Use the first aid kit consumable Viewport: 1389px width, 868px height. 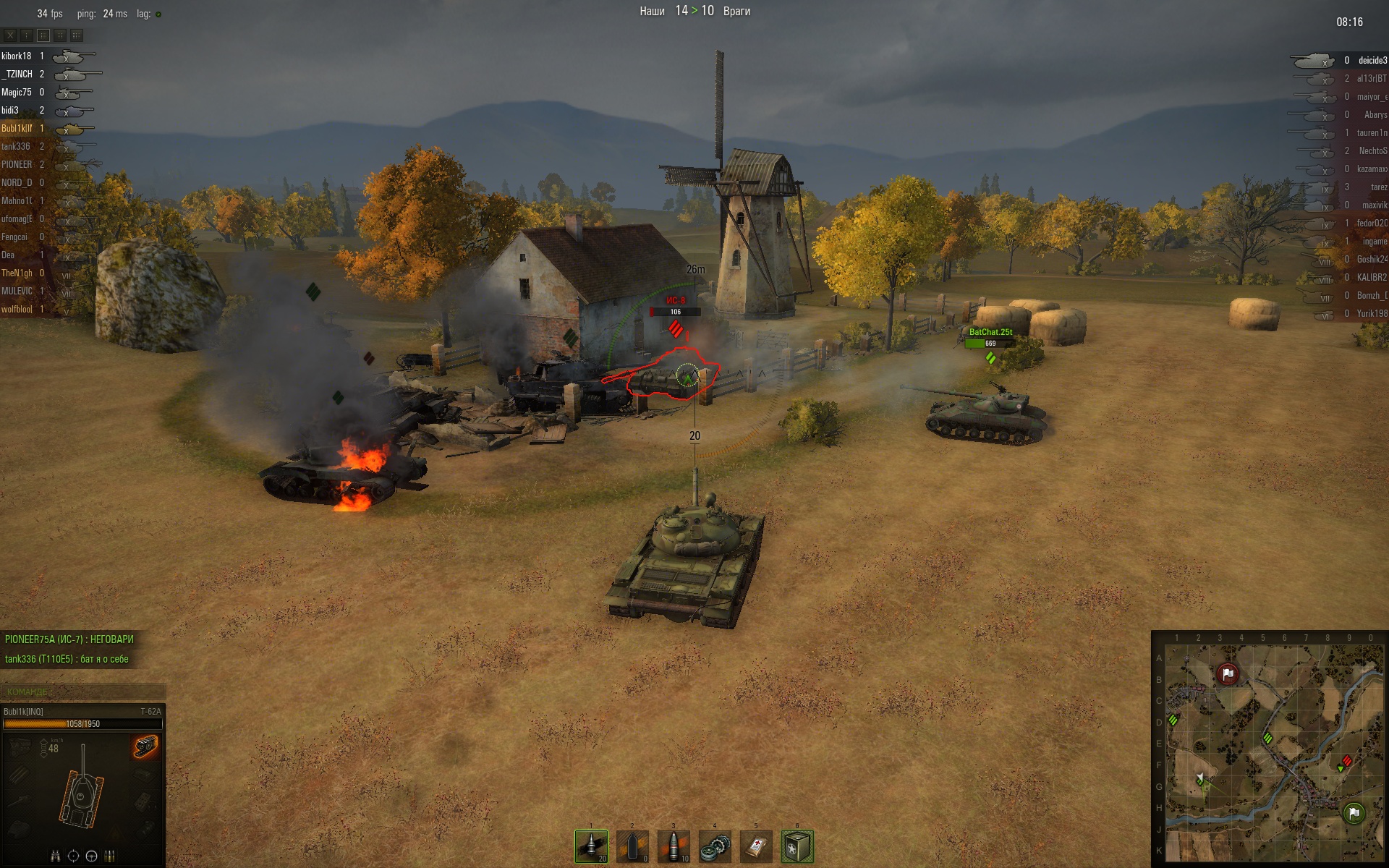pyautogui.click(x=756, y=846)
